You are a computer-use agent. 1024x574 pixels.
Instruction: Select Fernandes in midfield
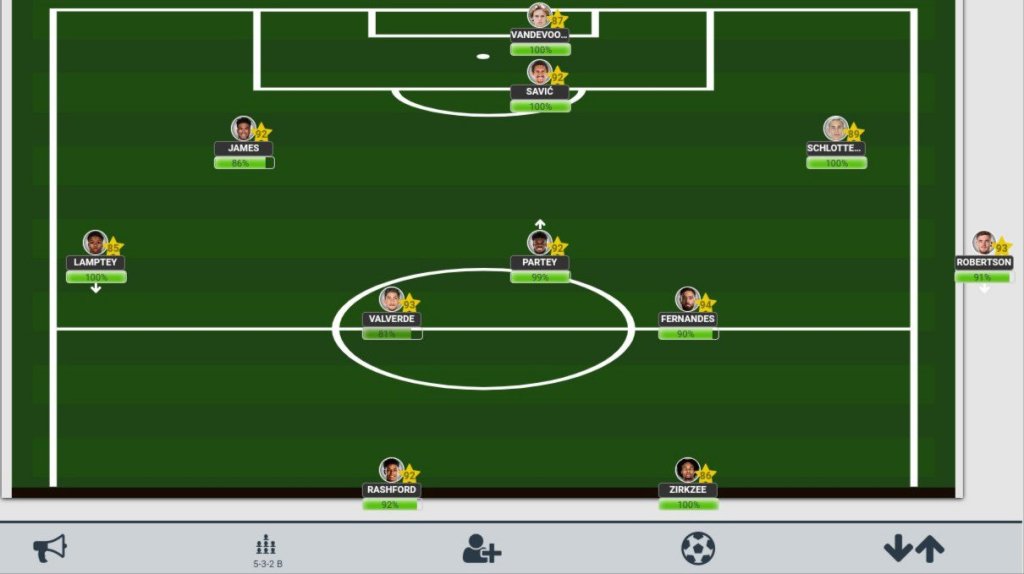[x=688, y=302]
